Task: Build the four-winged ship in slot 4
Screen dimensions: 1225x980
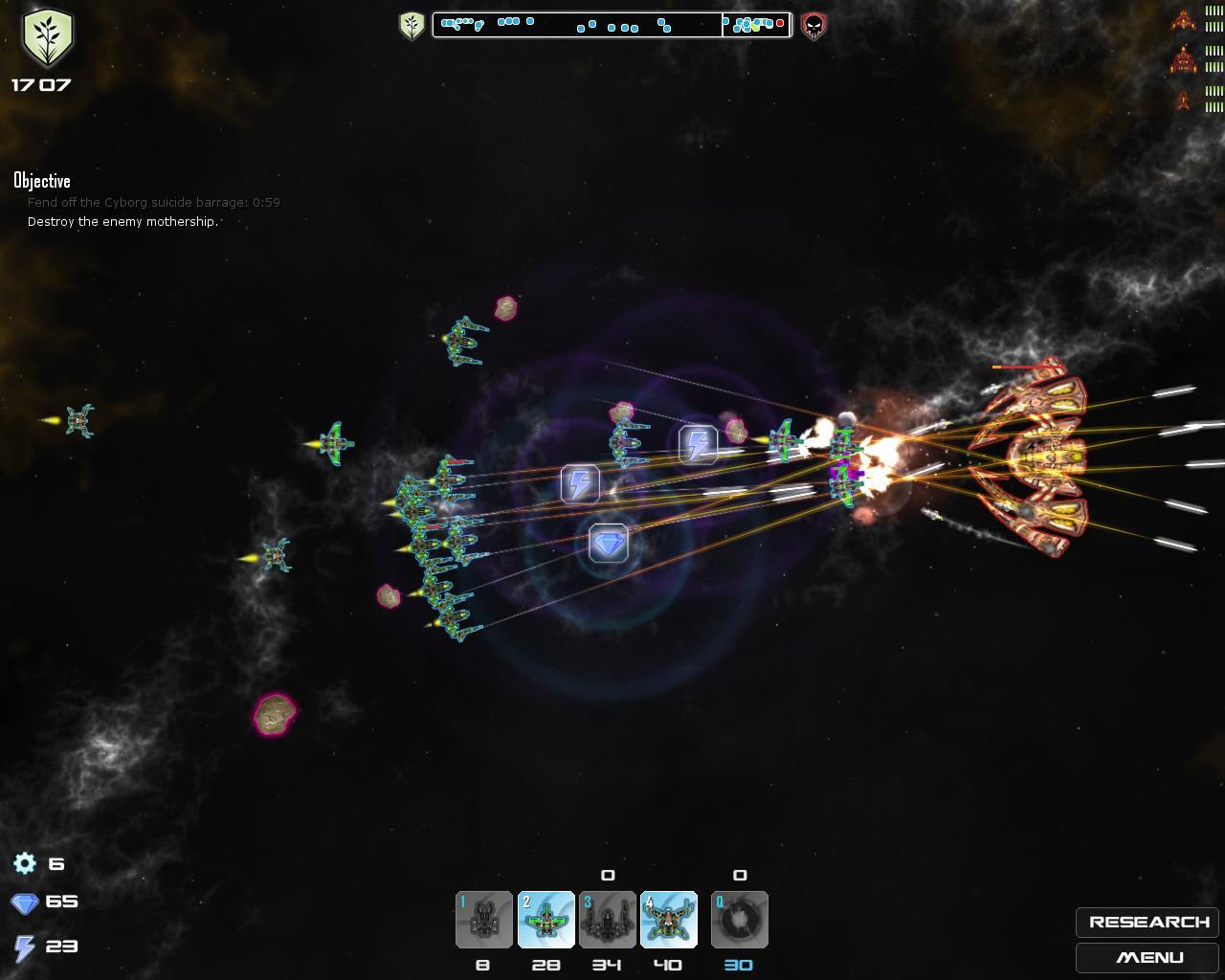Action: point(668,920)
